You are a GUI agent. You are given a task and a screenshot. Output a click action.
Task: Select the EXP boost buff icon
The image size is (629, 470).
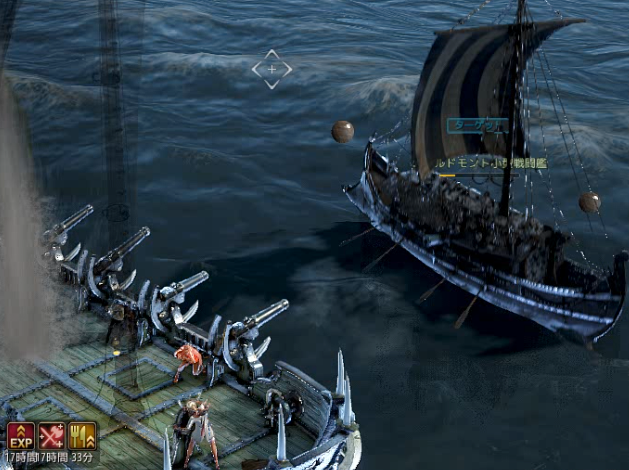[x=21, y=436]
